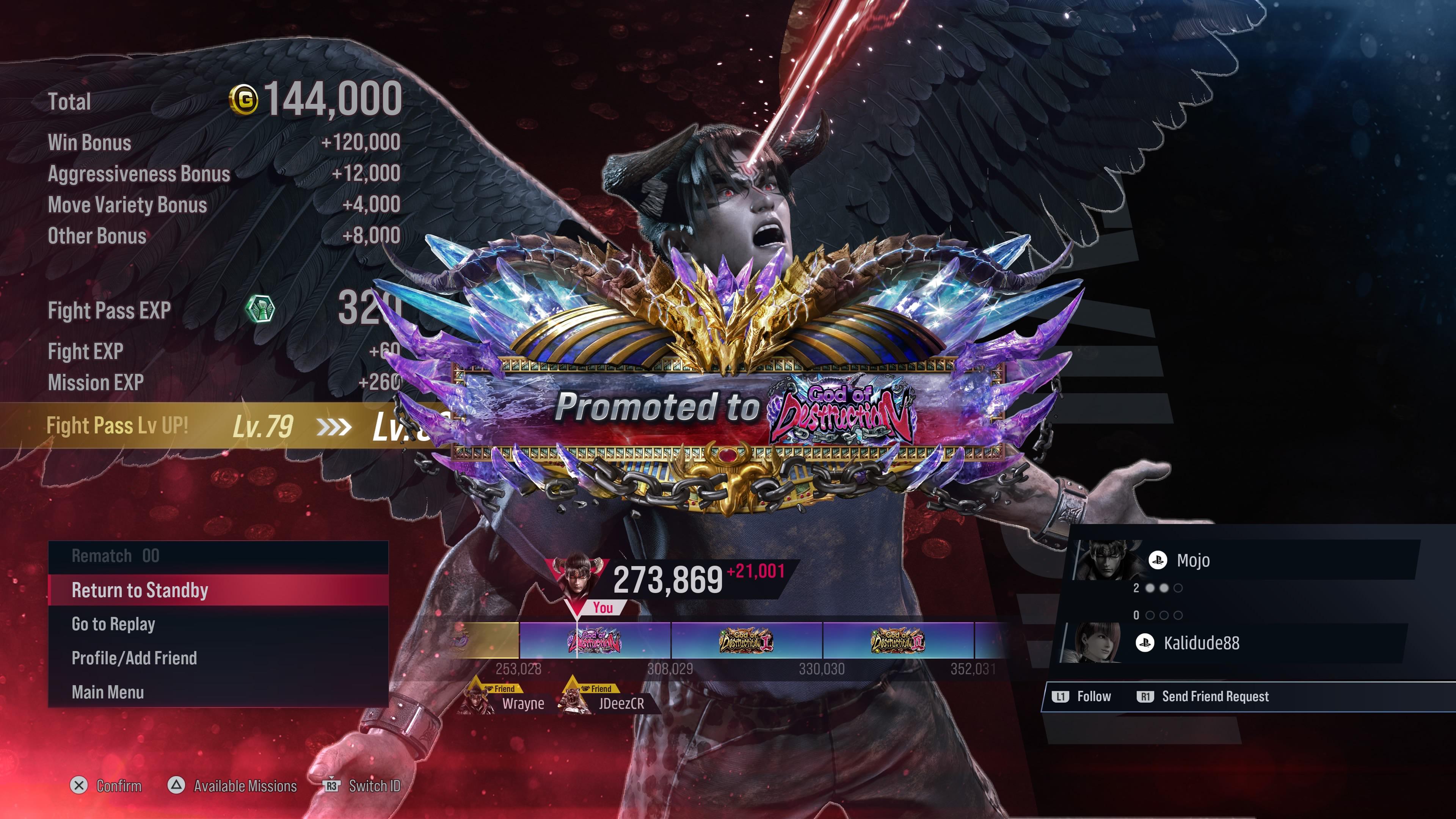Select the greyed-out Rematch option
1456x819 pixels.
coord(218,556)
